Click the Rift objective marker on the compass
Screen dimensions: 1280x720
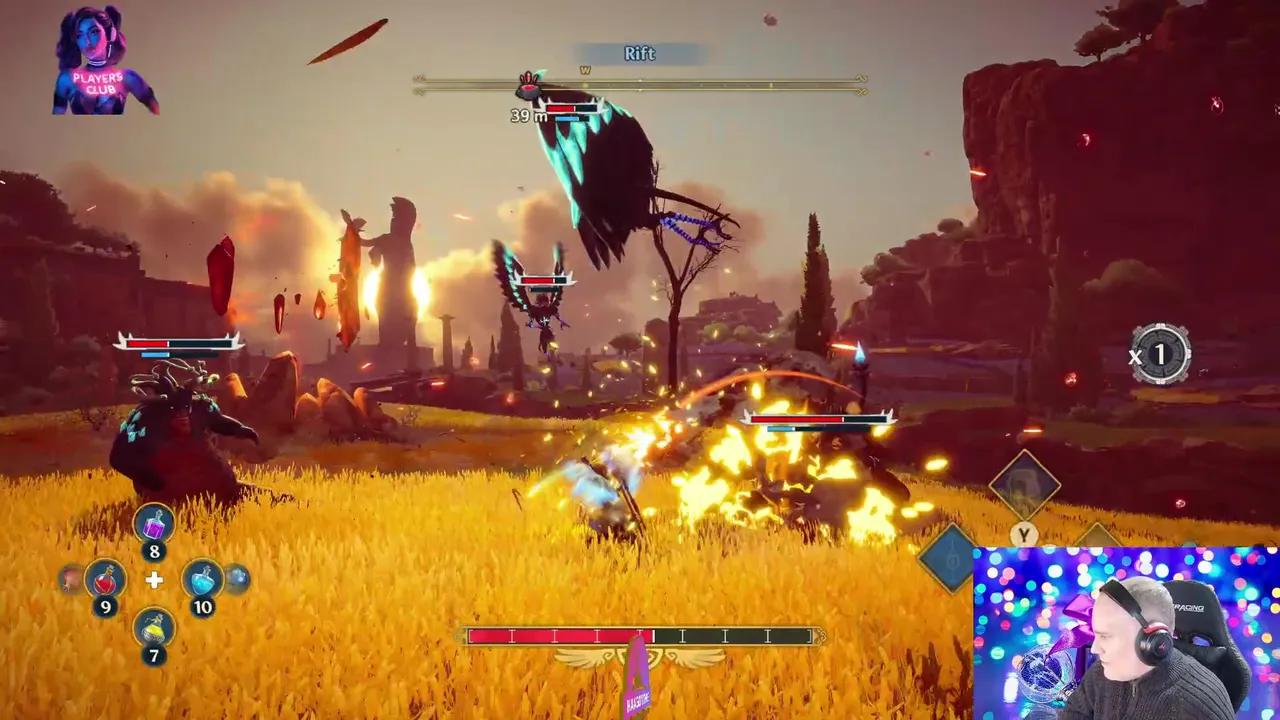pyautogui.click(x=529, y=86)
